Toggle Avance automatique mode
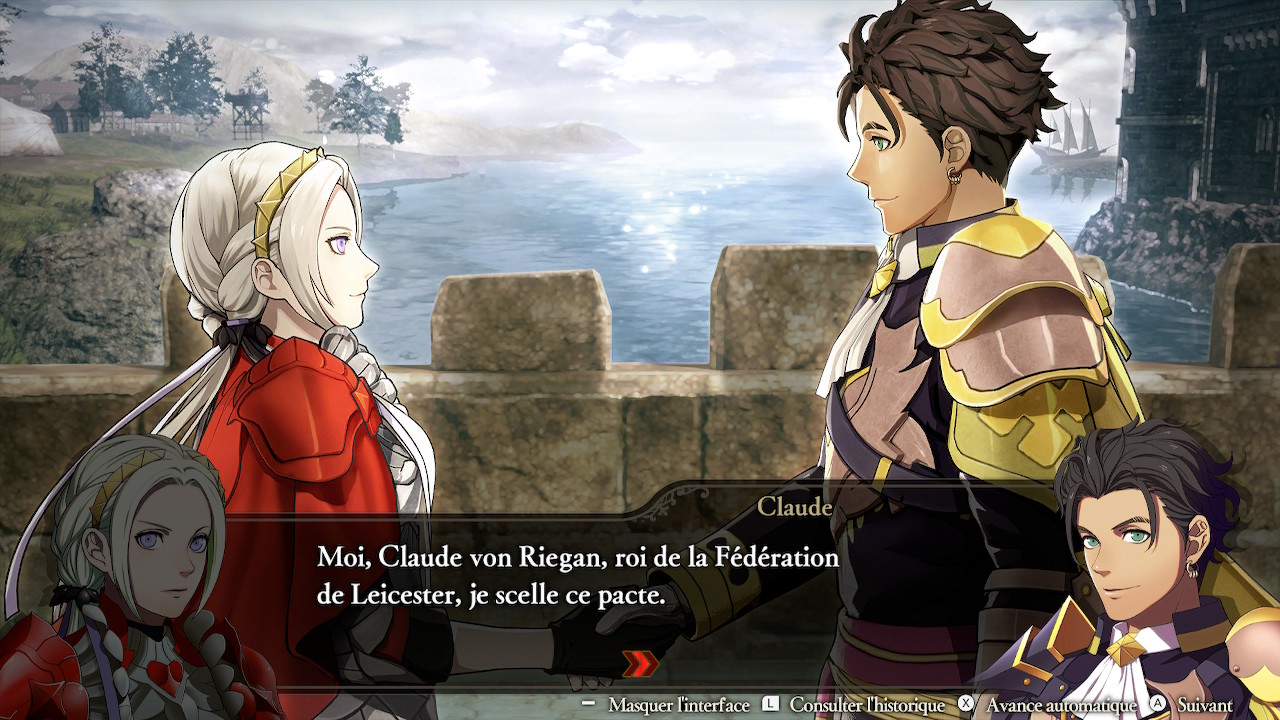This screenshot has width=1280, height=720. (x=1059, y=703)
